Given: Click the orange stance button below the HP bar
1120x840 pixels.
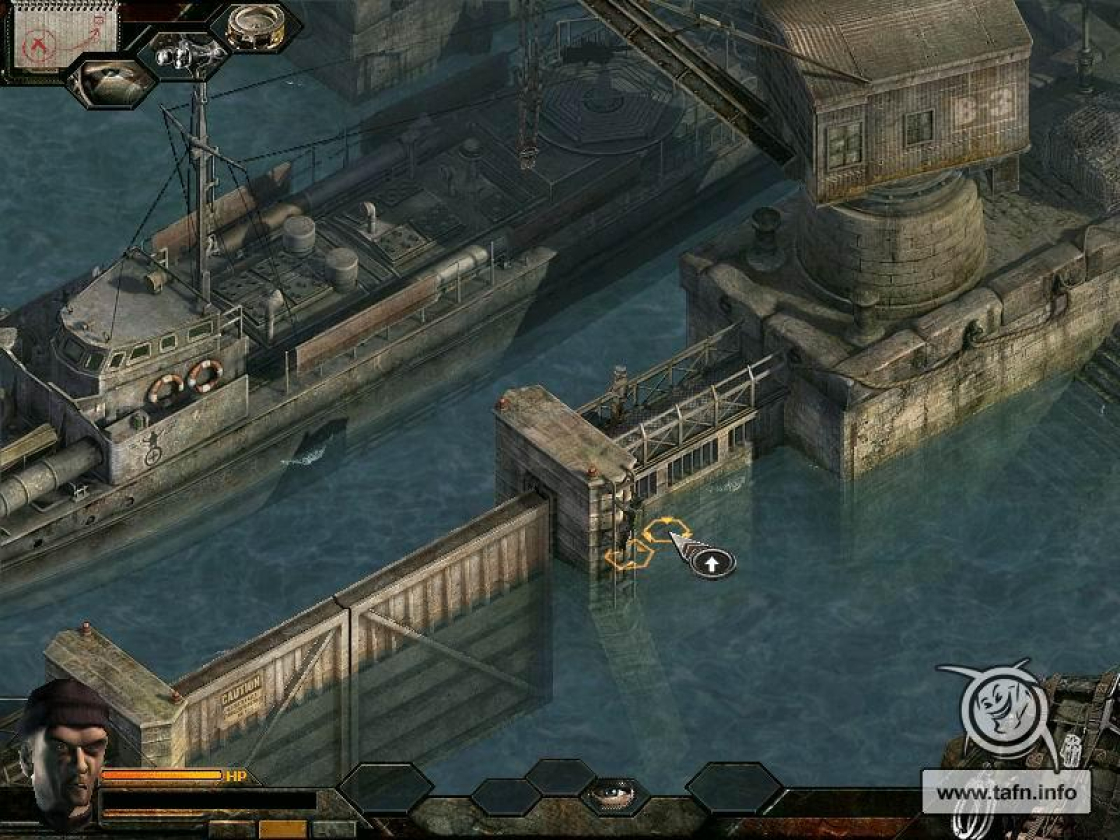Looking at the screenshot, I should pos(282,829).
